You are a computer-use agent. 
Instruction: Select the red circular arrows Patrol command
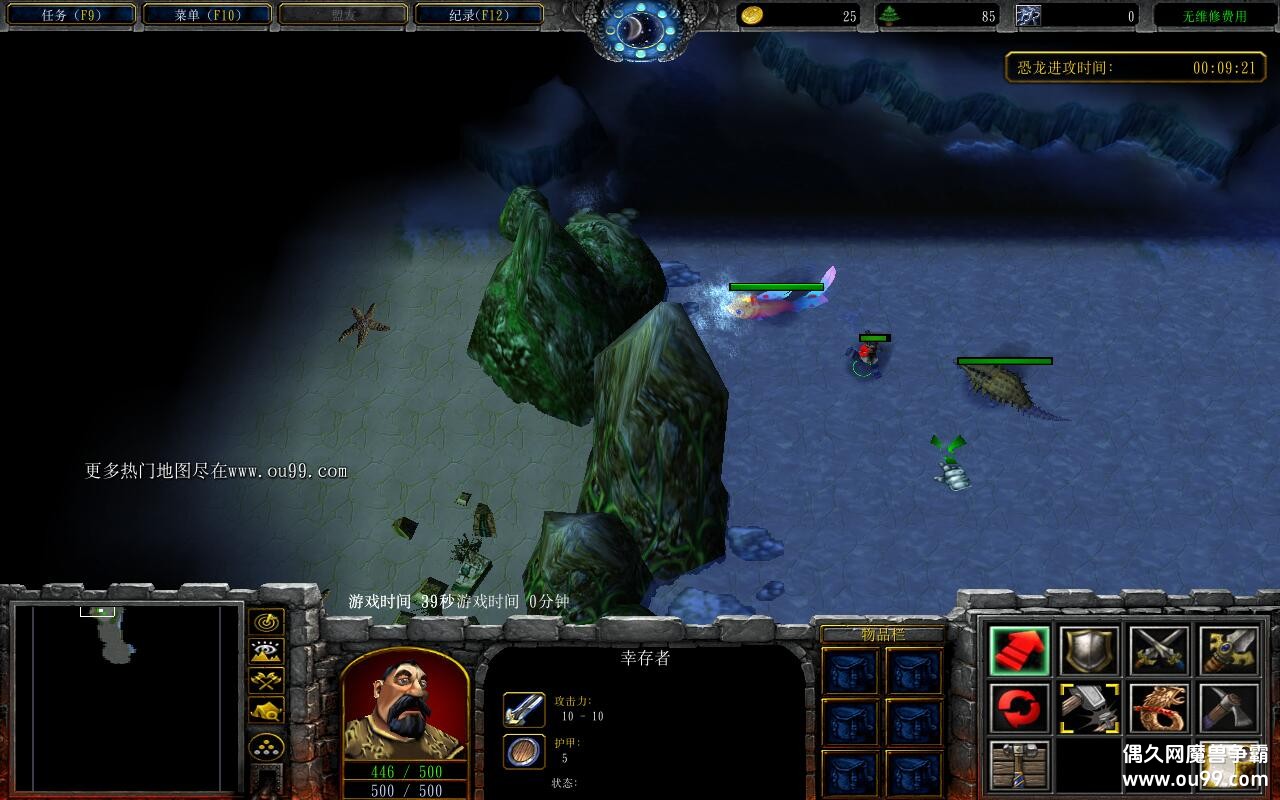(1019, 708)
